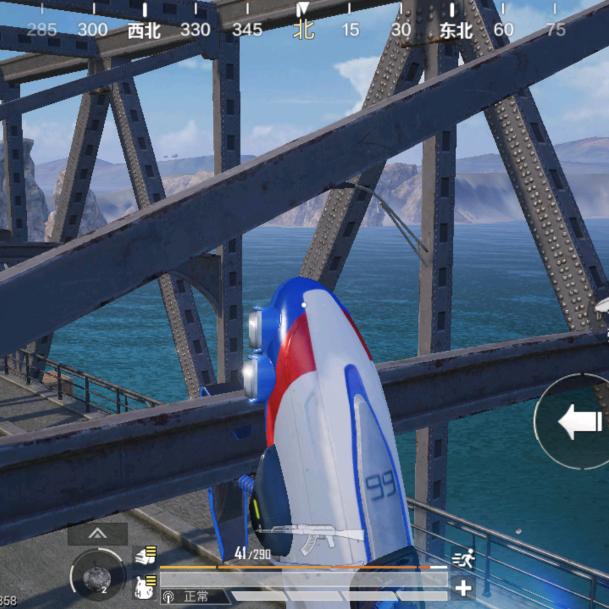Toggle the sprint running-figure icon
This screenshot has height=609, width=609.
click(x=462, y=559)
